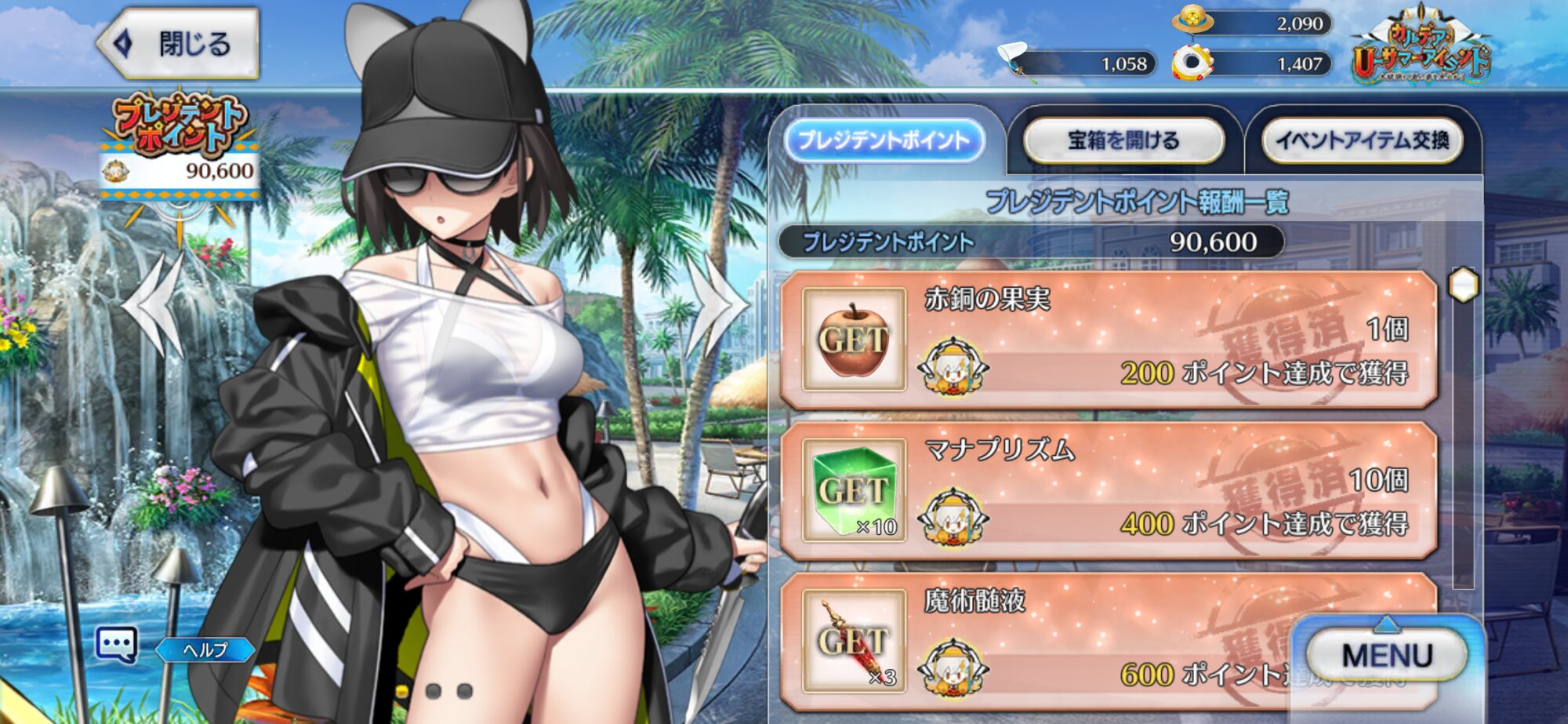The width and height of the screenshot is (1568, 724).
Task: Show the ヘルプ help page
Action: point(205,649)
